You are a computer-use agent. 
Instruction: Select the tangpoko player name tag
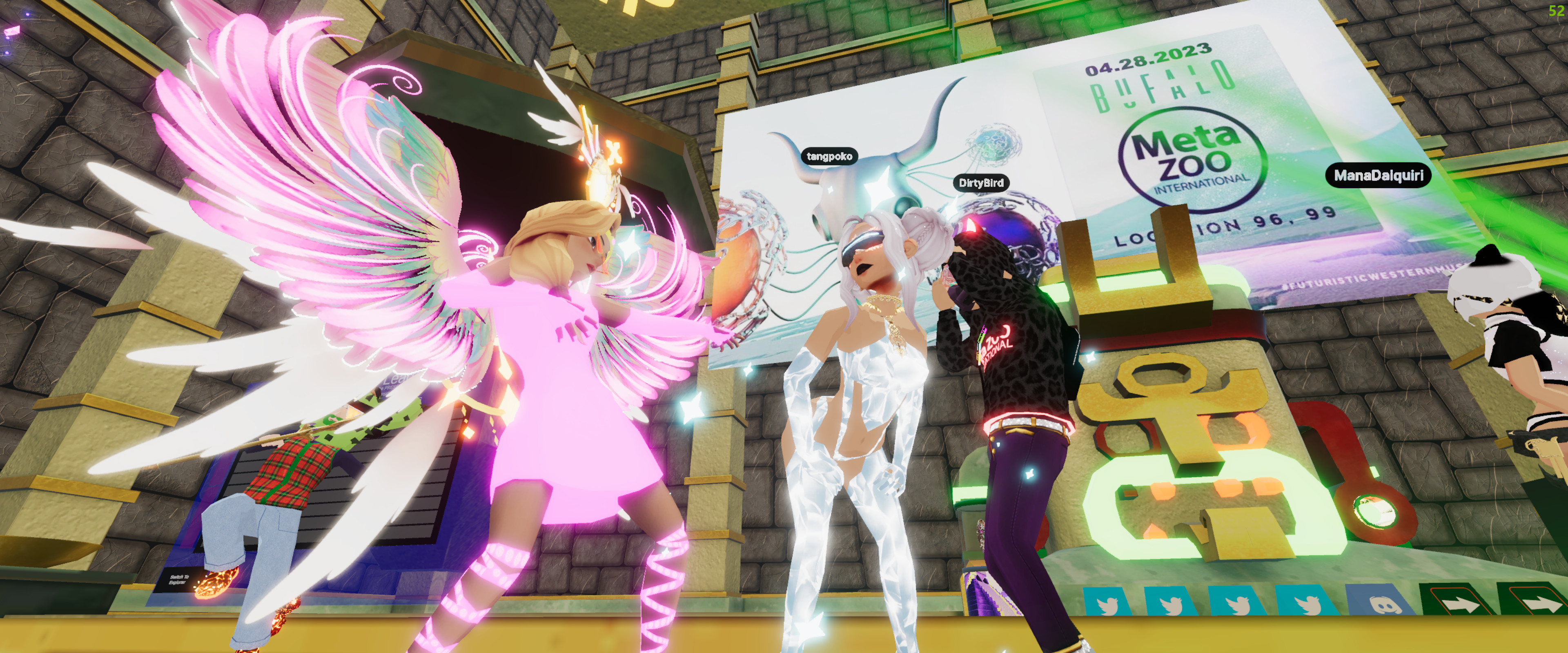tap(829, 156)
